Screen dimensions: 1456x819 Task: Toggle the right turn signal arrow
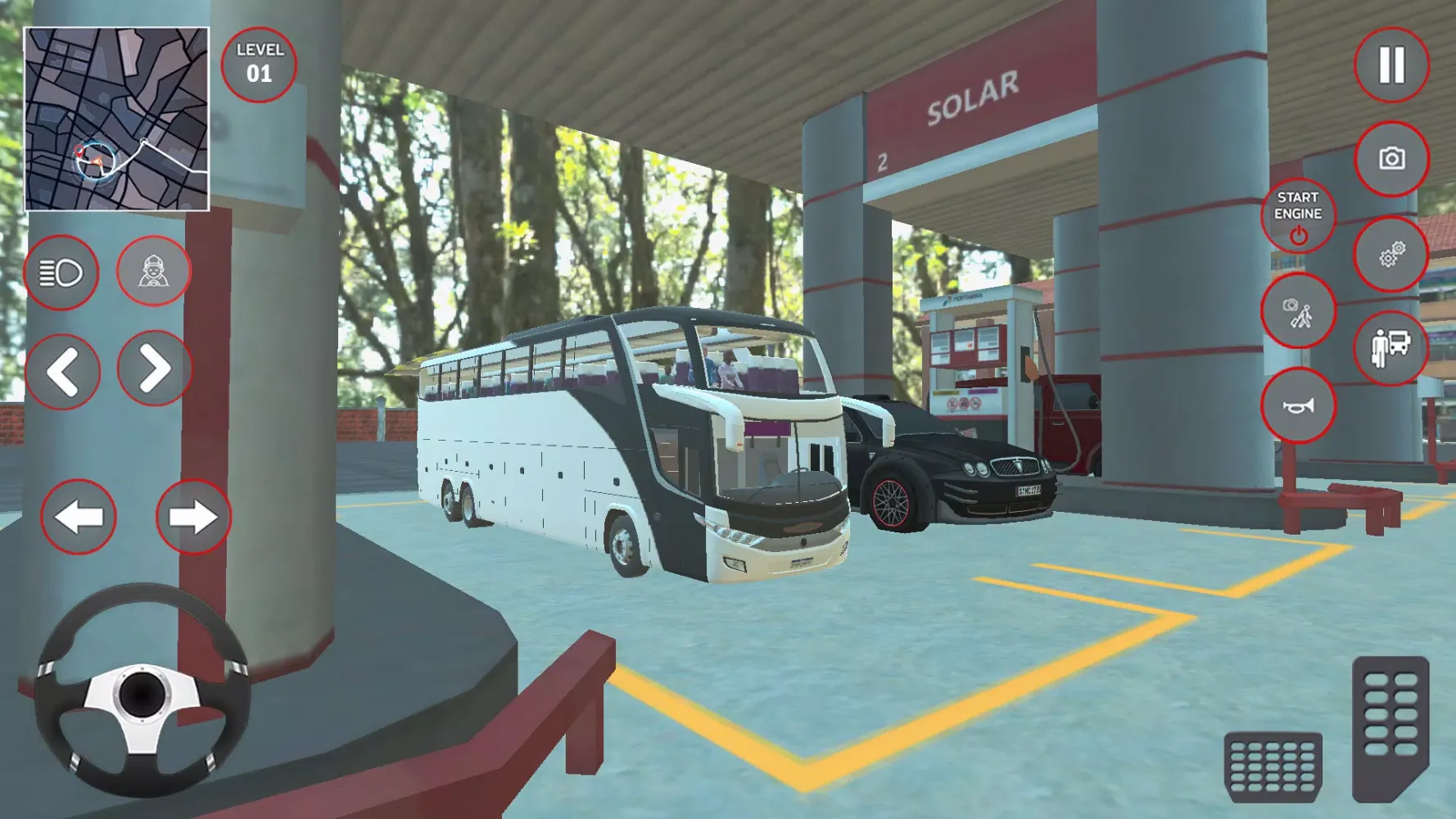coord(192,516)
